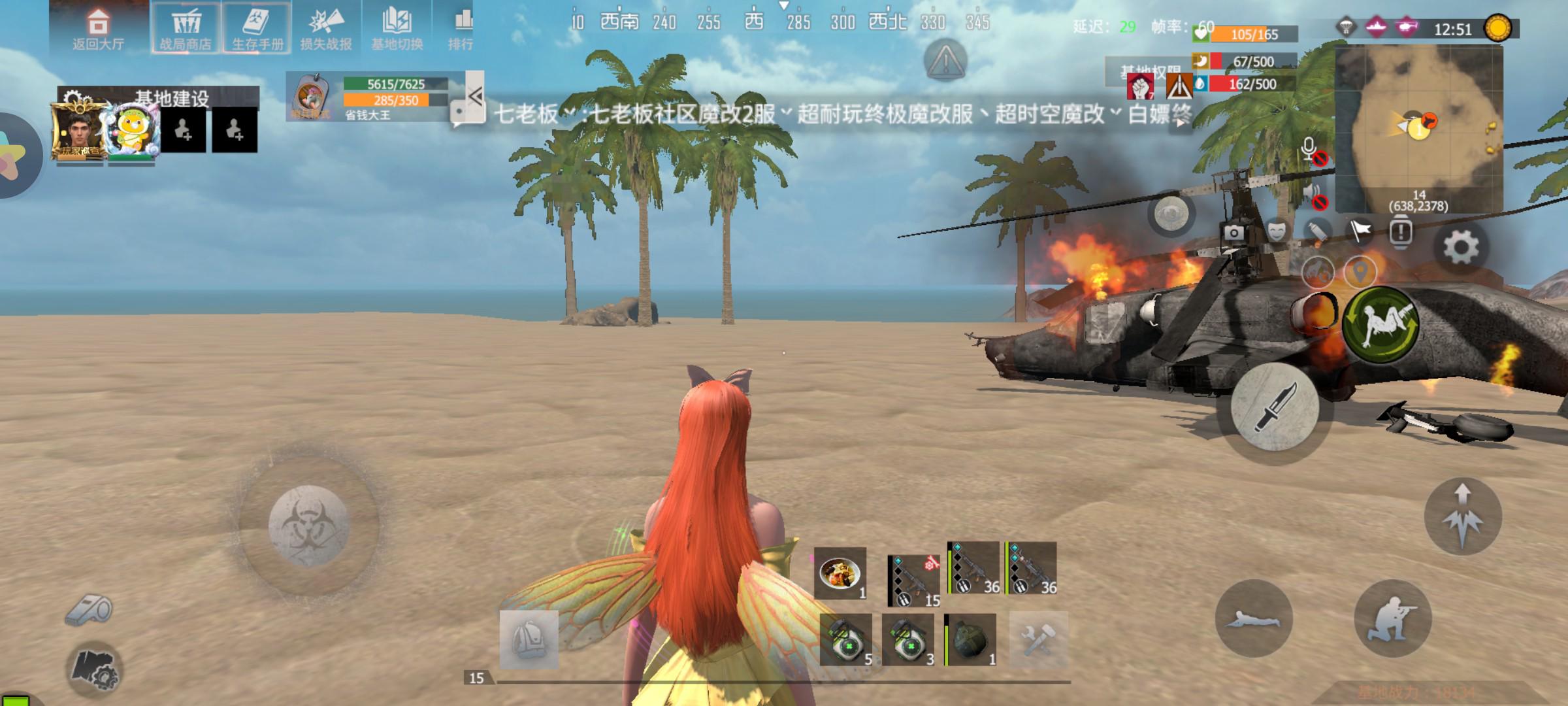Viewport: 1568px width, 706px height.
Task: Open the 战局商店 match shop
Action: click(x=186, y=29)
